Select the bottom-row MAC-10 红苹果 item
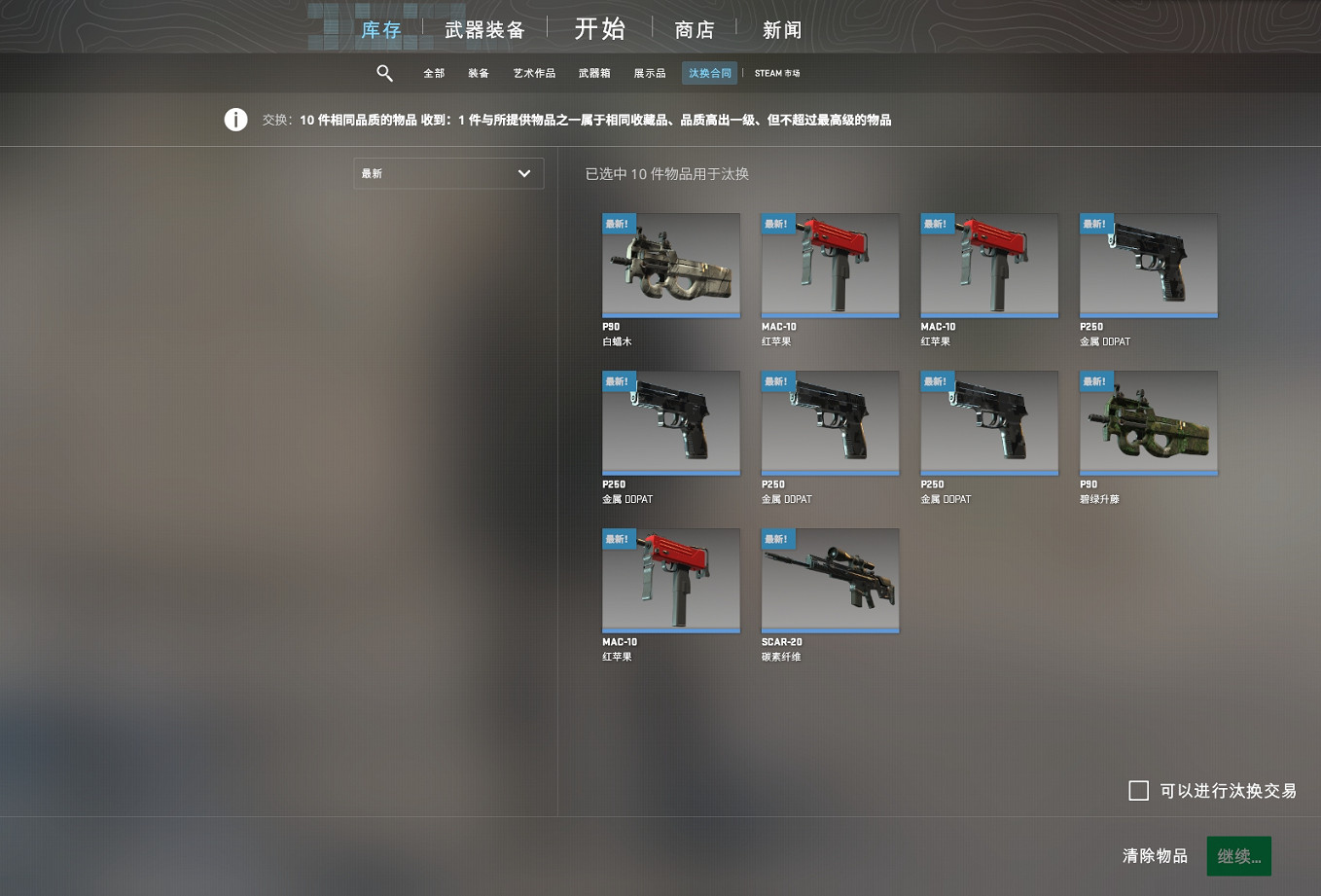 click(671, 580)
